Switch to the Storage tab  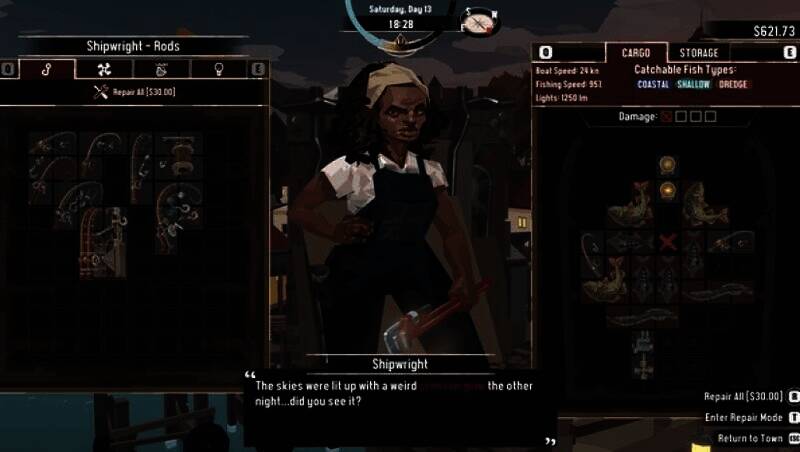(x=698, y=52)
